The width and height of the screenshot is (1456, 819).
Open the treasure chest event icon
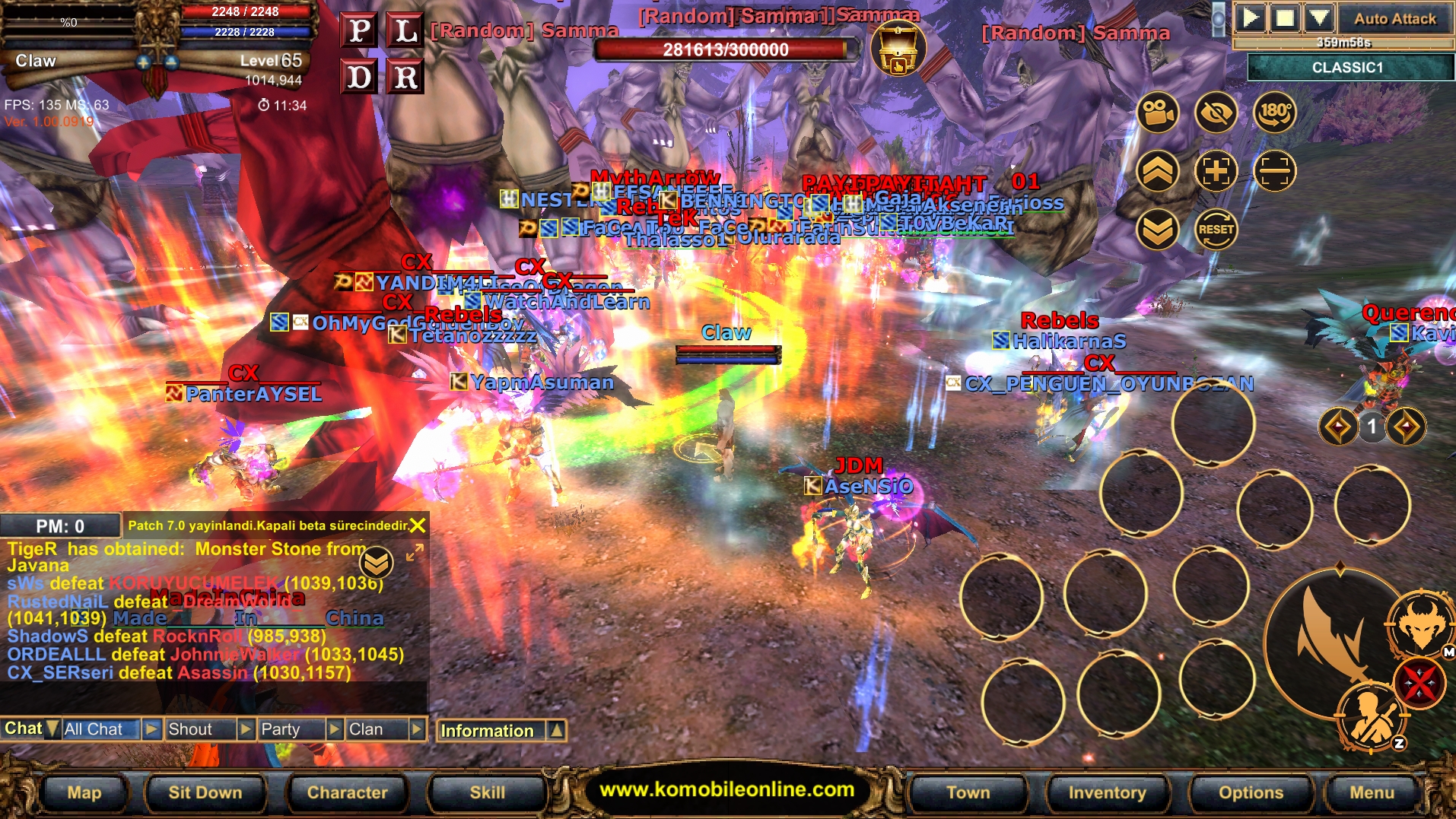point(898,49)
